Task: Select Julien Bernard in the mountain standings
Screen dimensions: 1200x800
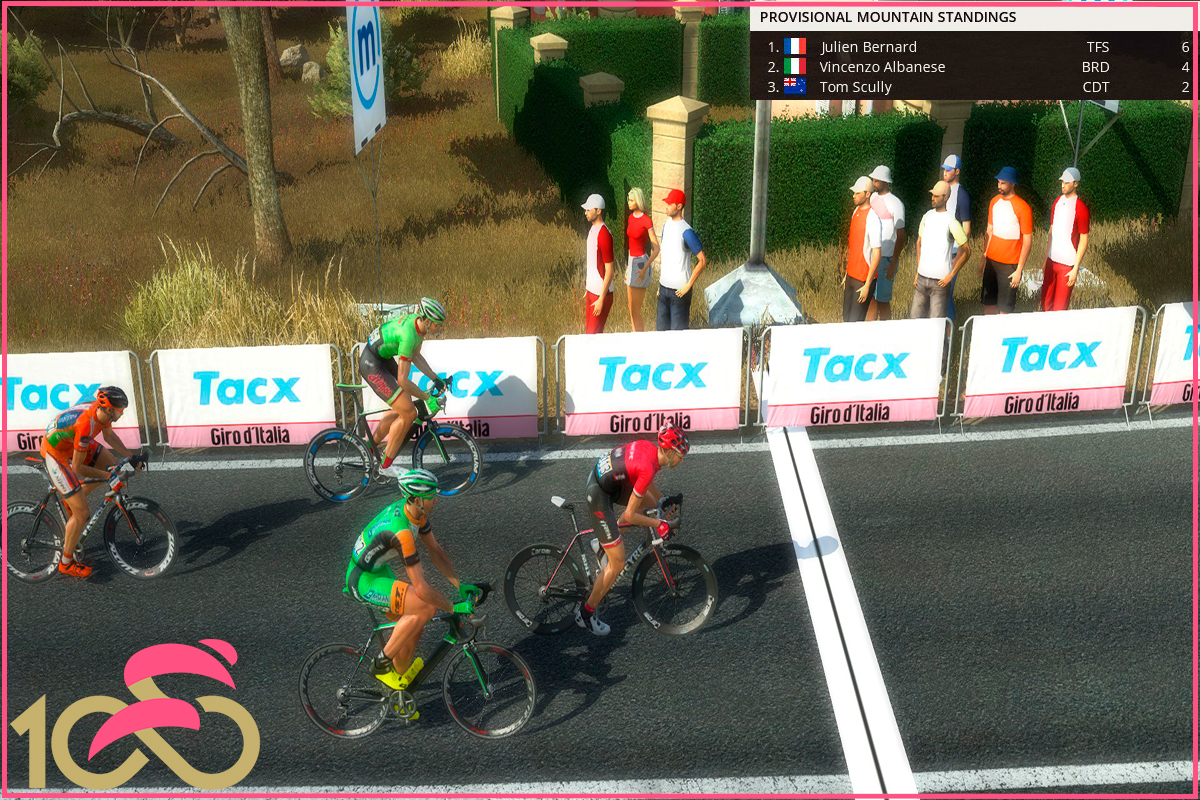Action: pyautogui.click(x=868, y=47)
